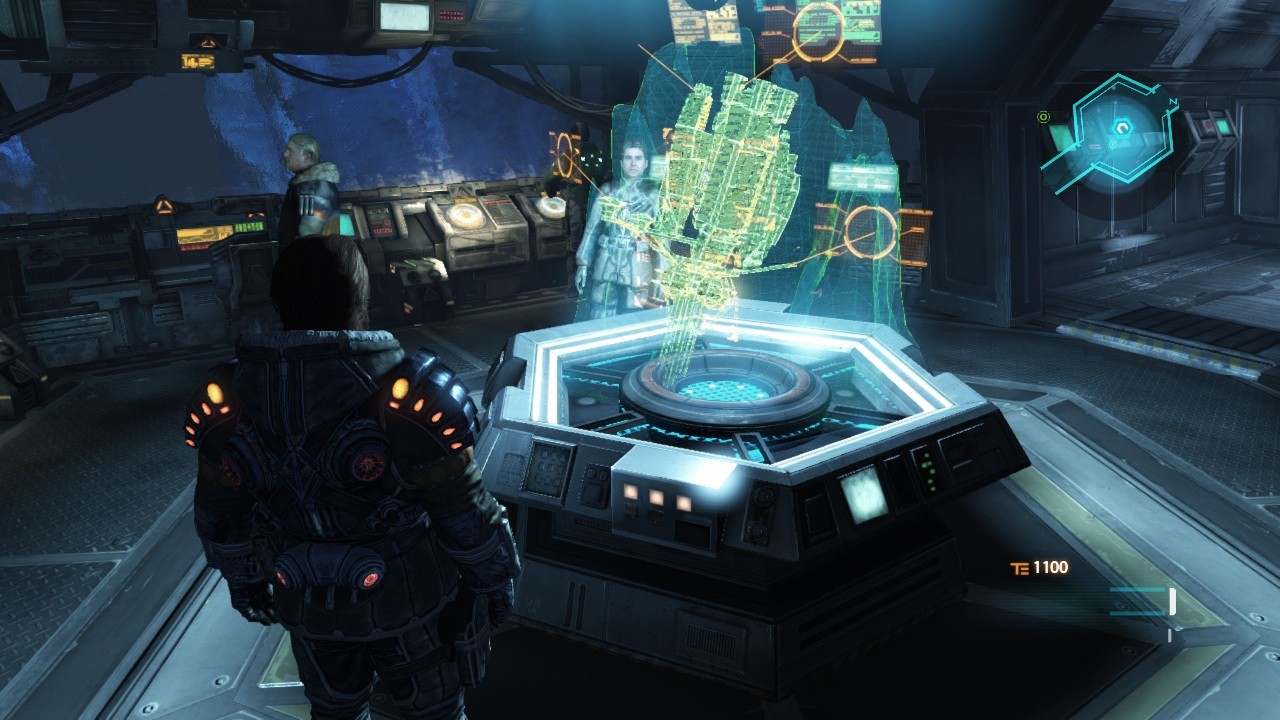
Task: Select the orange warning triangle sign on the left wall
Action: coord(162,206)
